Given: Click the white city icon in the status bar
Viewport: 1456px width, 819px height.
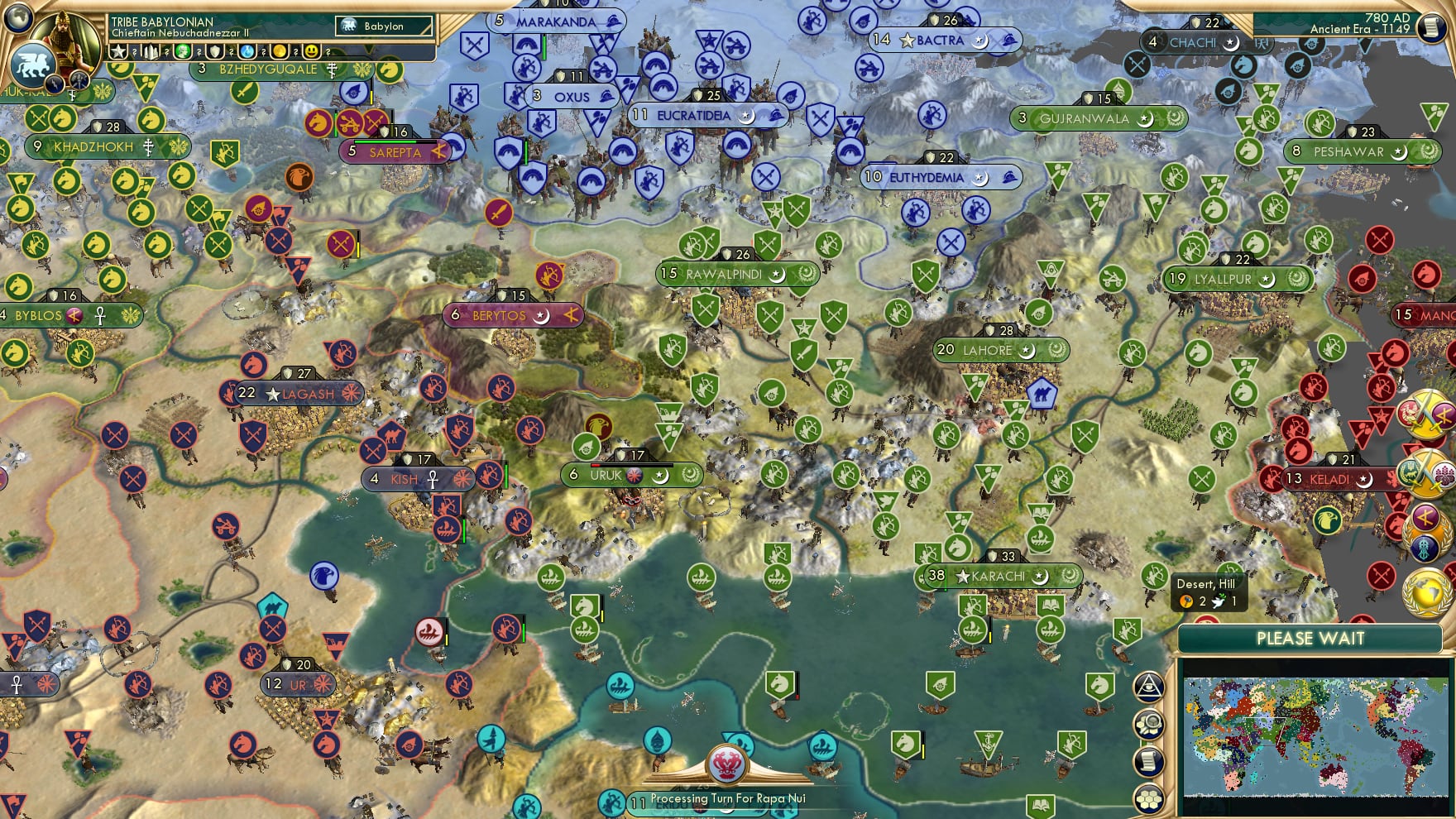Looking at the screenshot, I should coord(151,50).
